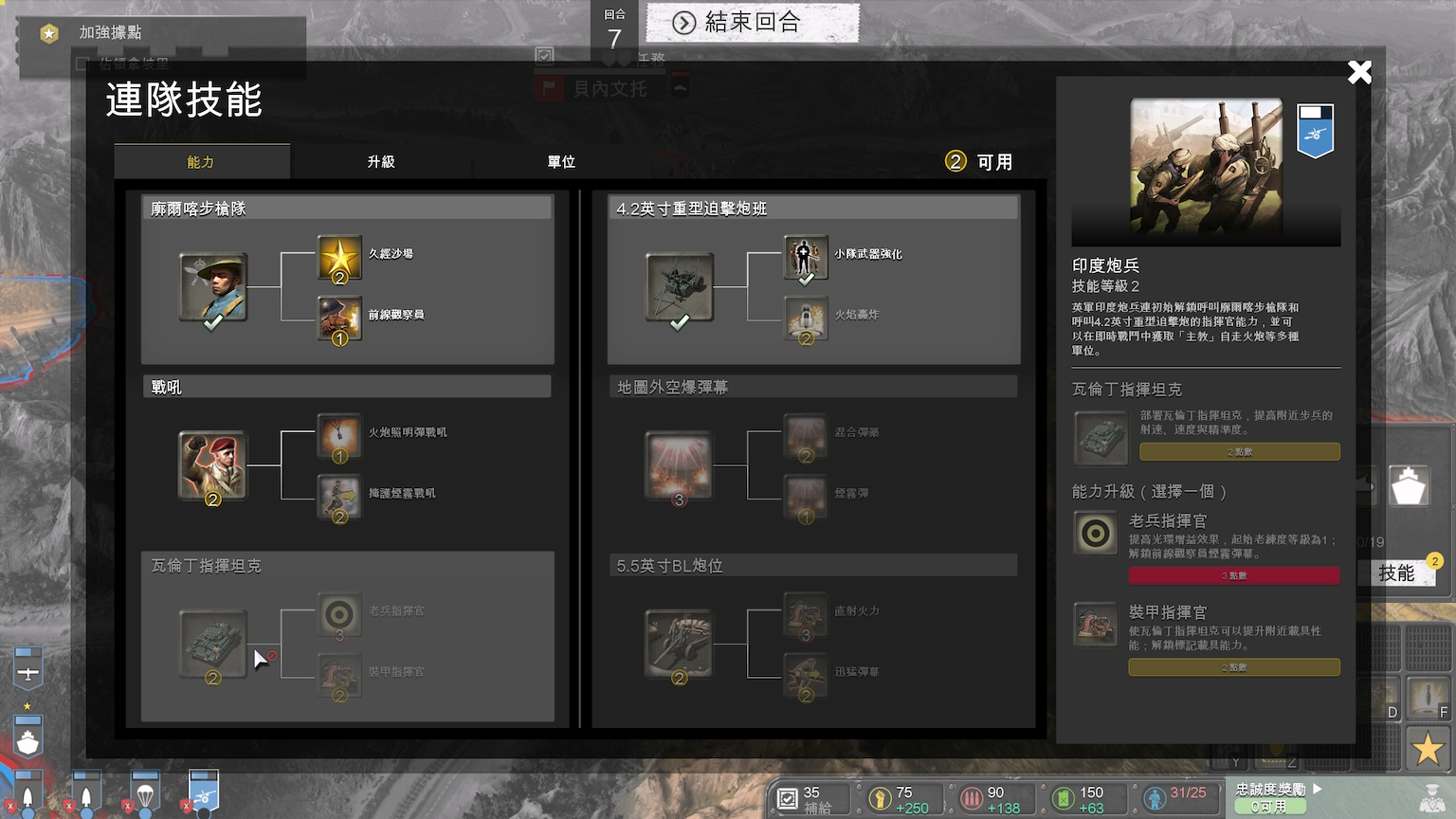Open the 忠誠度獎勵 panel

[x=1270, y=789]
